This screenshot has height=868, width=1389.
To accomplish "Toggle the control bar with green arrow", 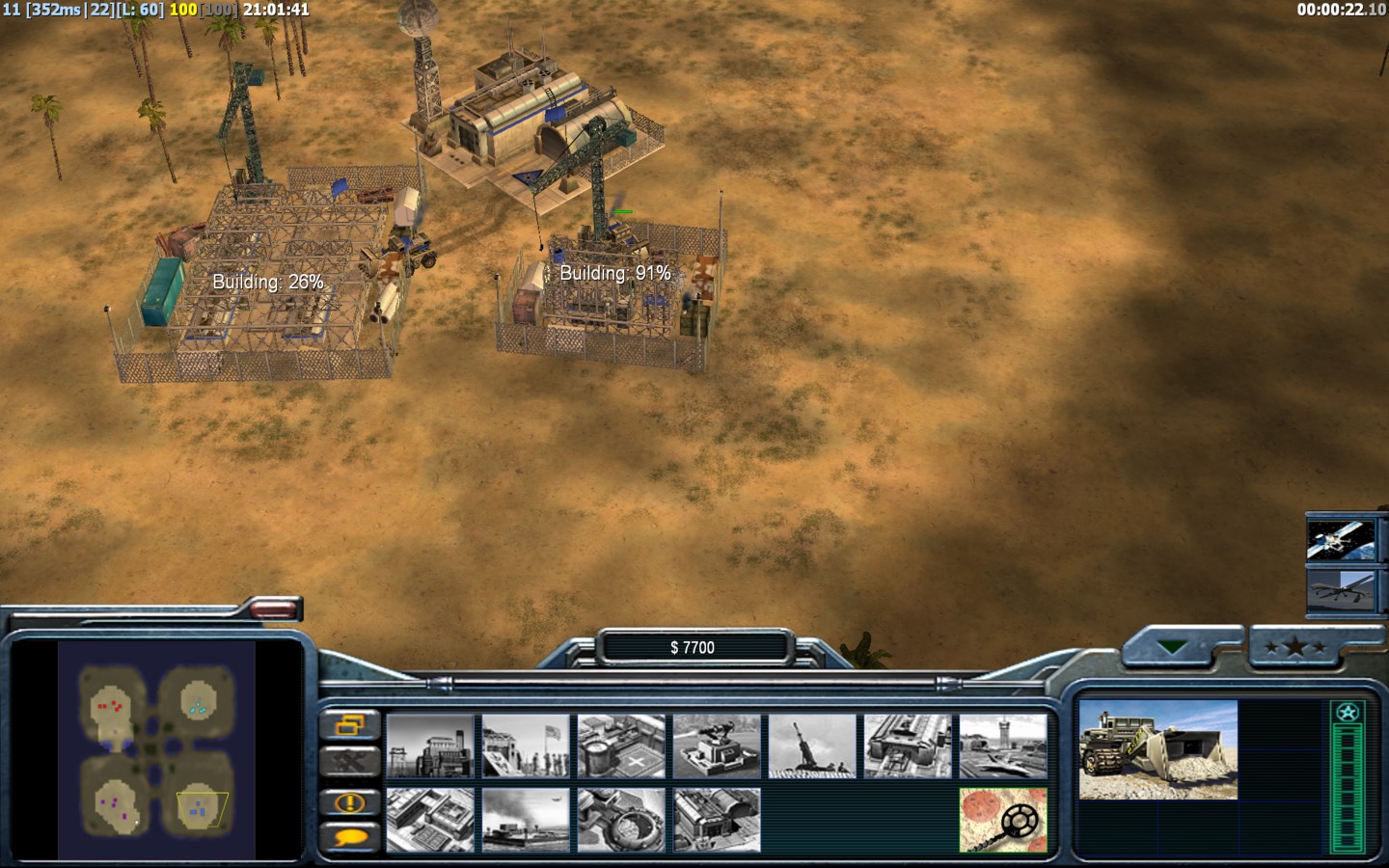I will click(x=1173, y=648).
